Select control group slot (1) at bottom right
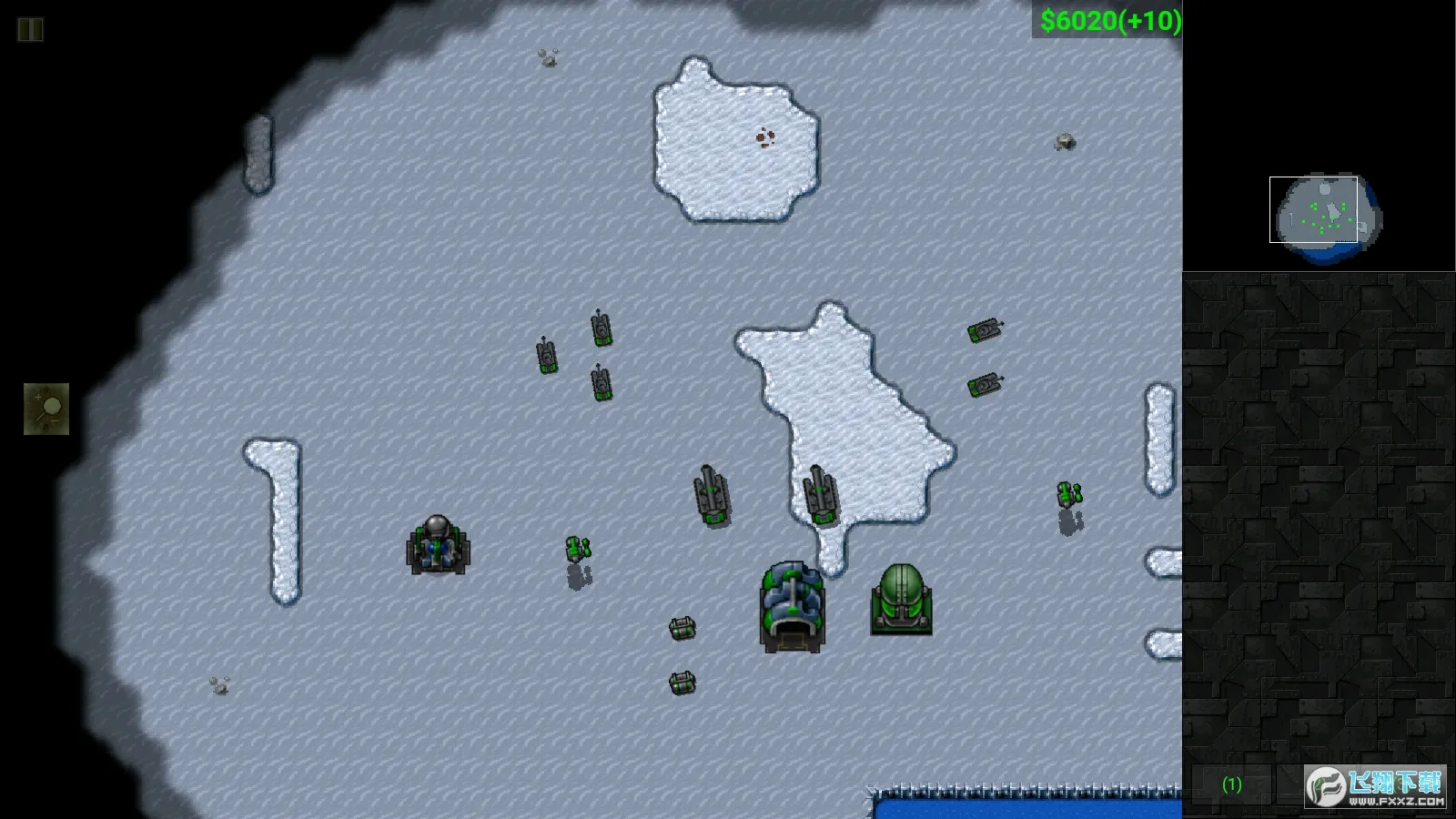The height and width of the screenshot is (819, 1456). (x=1232, y=783)
